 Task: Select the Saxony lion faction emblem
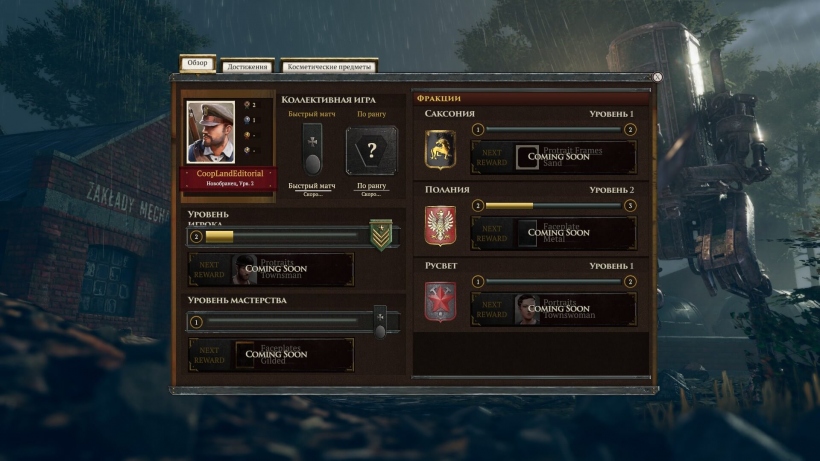(440, 150)
